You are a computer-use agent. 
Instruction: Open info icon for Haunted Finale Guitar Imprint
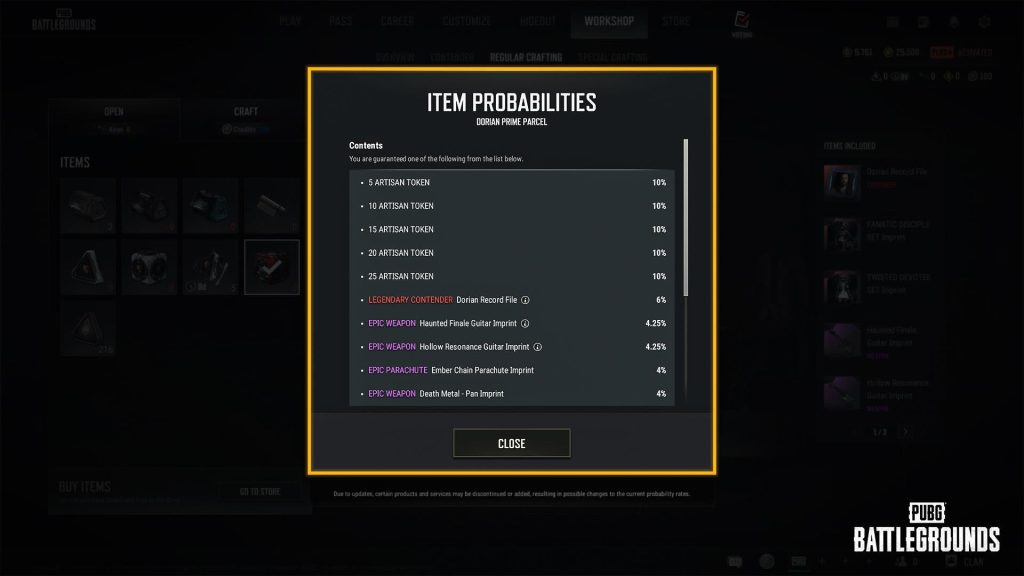tap(525, 323)
